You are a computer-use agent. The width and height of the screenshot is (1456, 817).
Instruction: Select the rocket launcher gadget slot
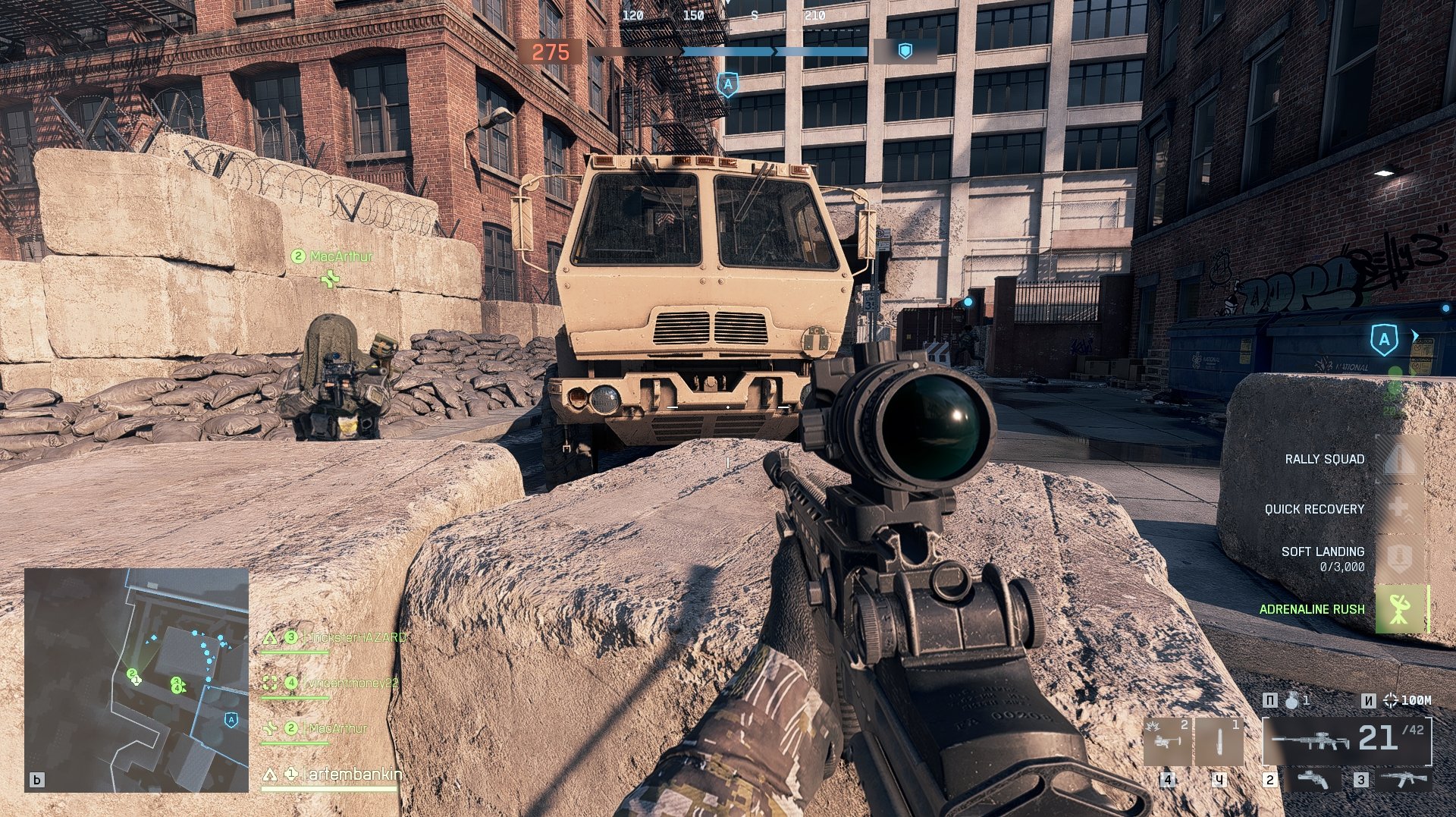pyautogui.click(x=1167, y=742)
